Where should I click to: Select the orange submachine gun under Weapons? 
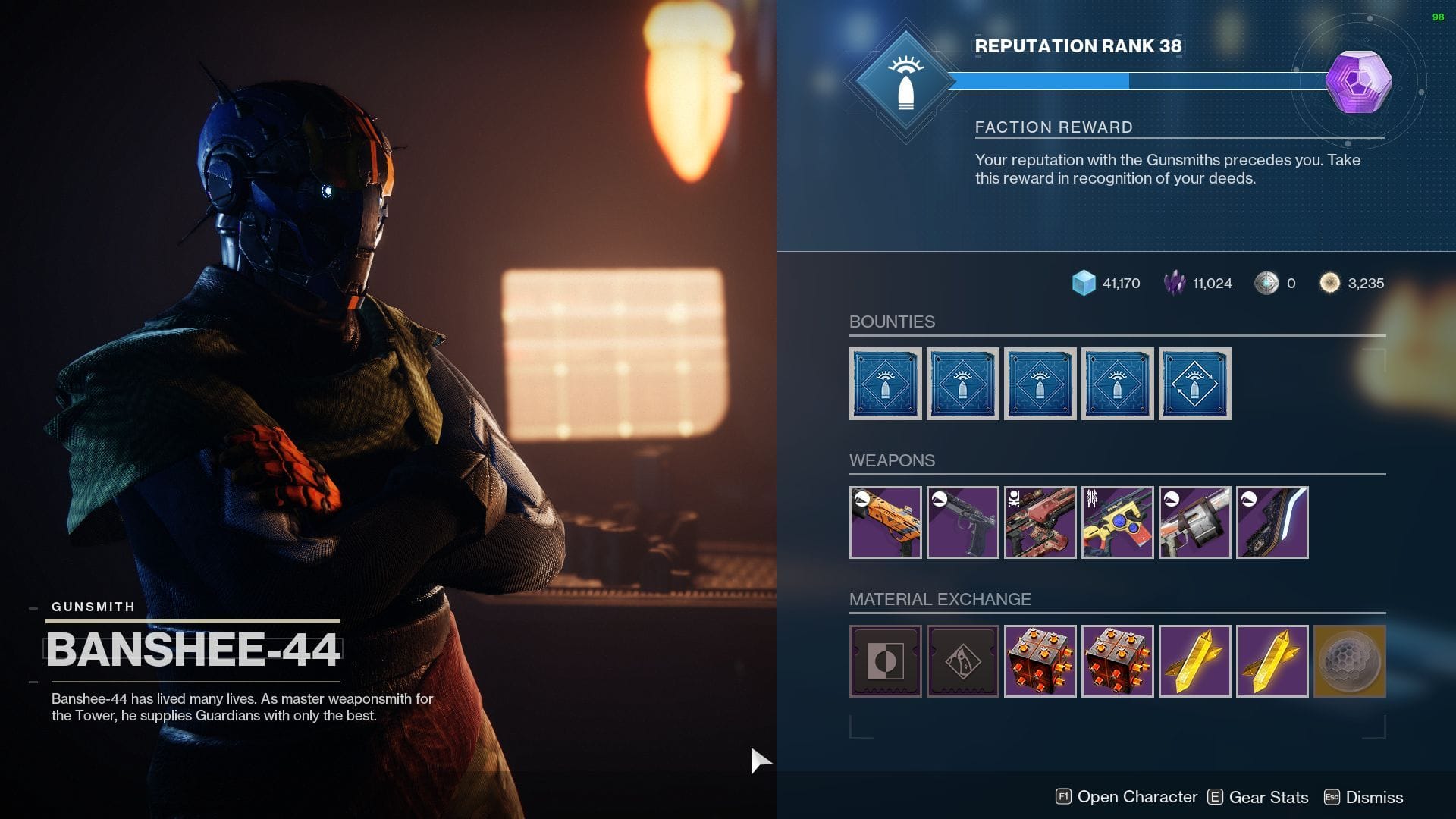click(885, 523)
